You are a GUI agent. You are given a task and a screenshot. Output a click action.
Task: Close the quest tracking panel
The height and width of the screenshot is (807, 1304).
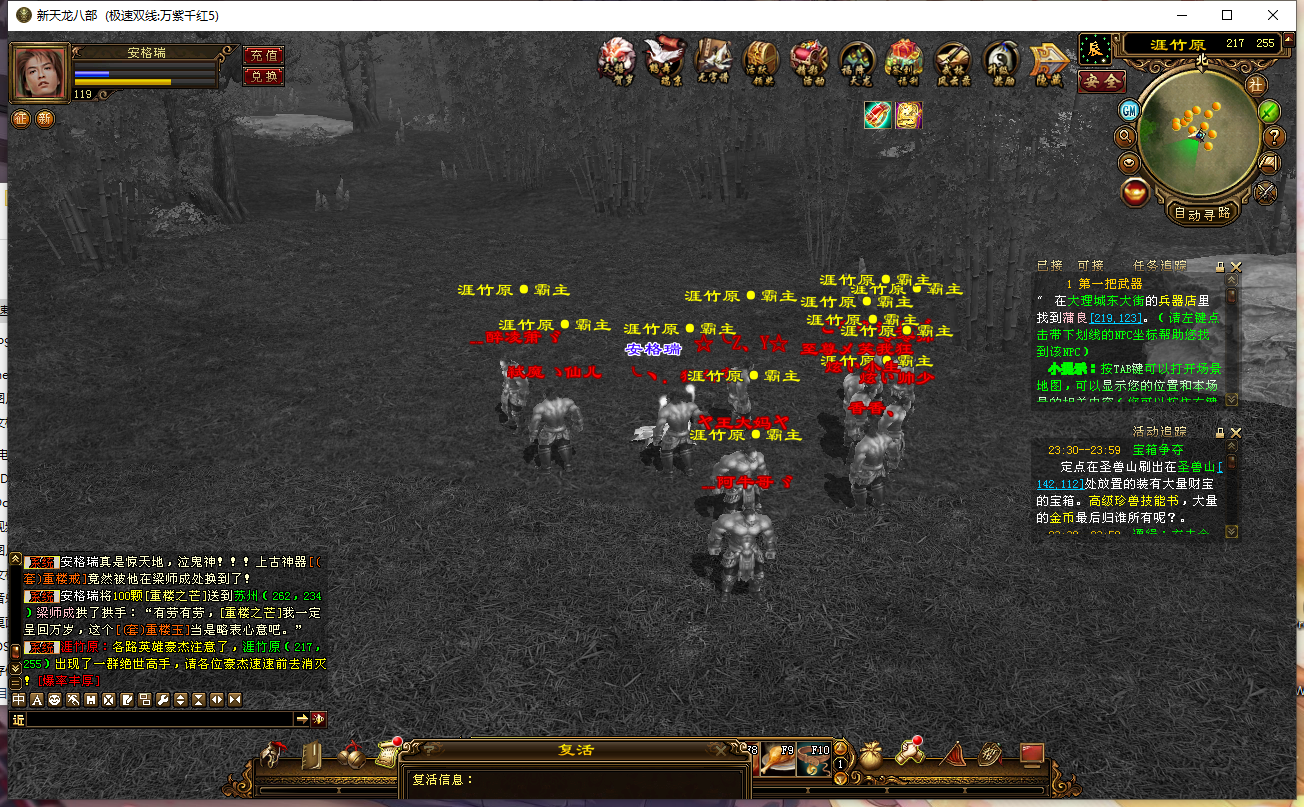click(x=1236, y=267)
